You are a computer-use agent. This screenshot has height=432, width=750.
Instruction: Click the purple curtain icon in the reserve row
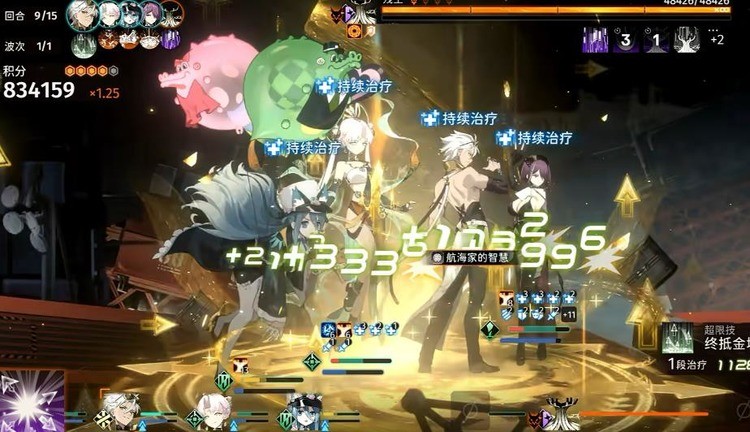[171, 41]
